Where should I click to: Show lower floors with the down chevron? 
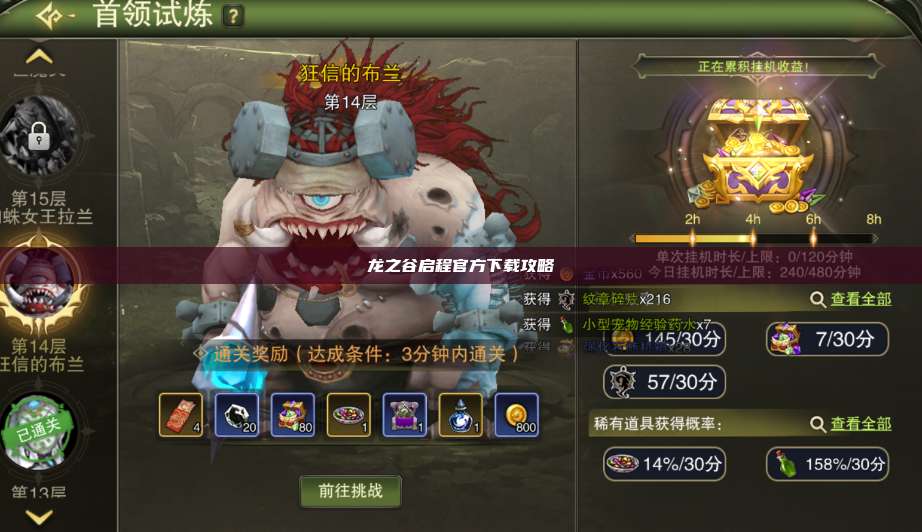coord(39,516)
